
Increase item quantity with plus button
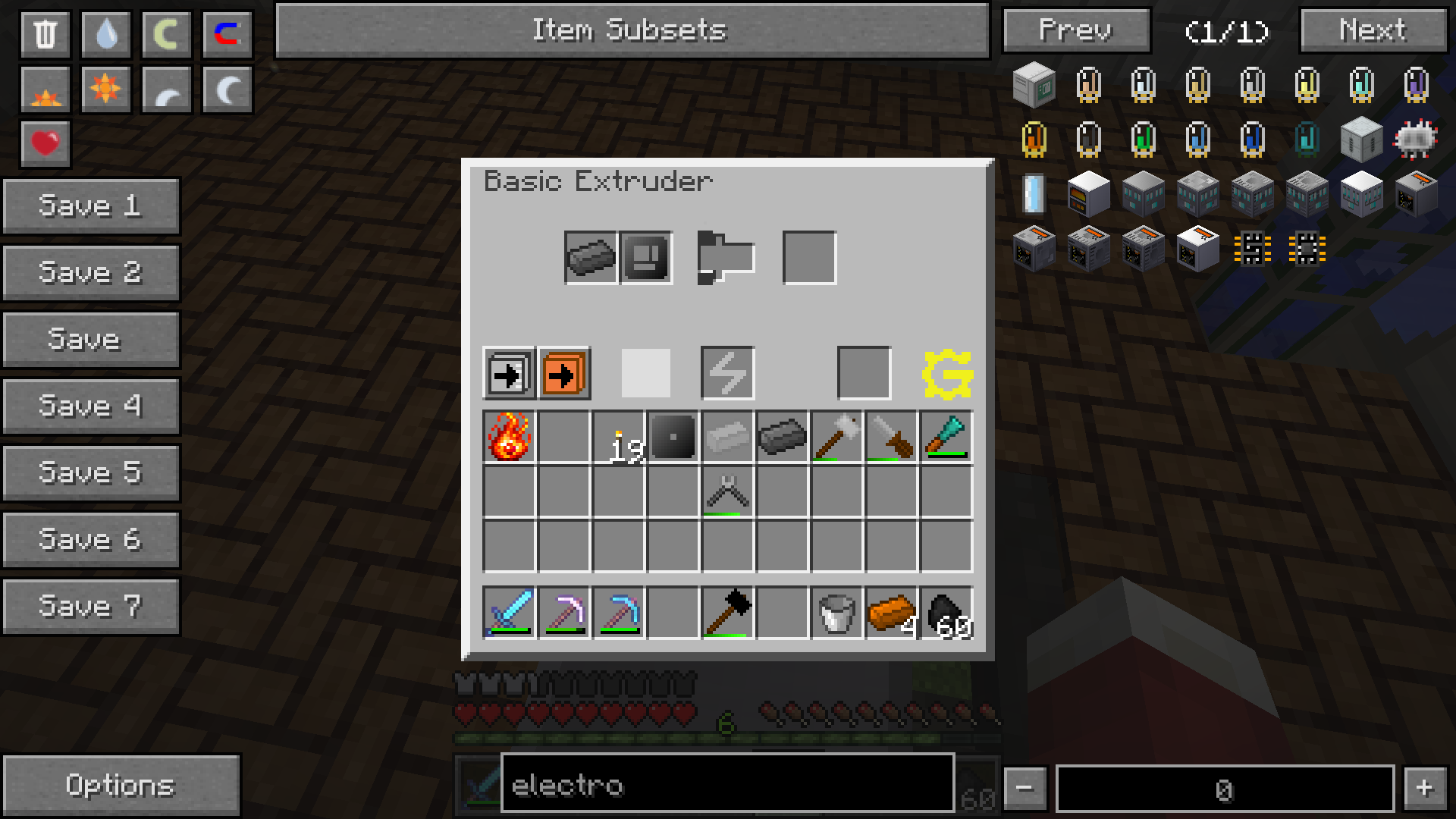[1423, 789]
